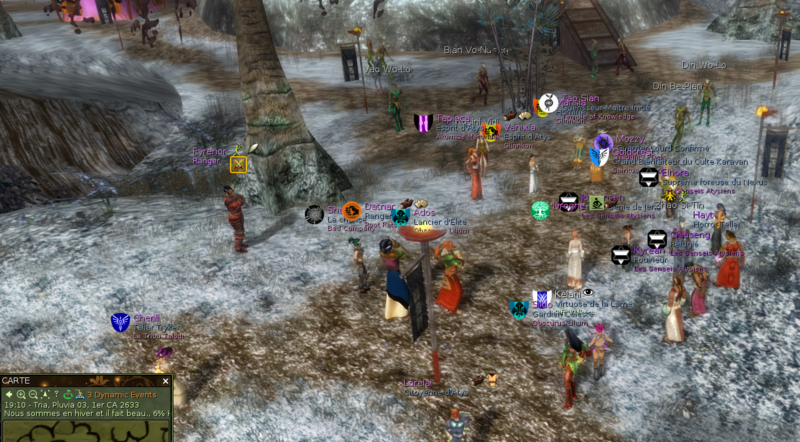Viewport: 800px width, 442px height.
Task: Go back with the map's left arrow
Action: tap(9, 394)
